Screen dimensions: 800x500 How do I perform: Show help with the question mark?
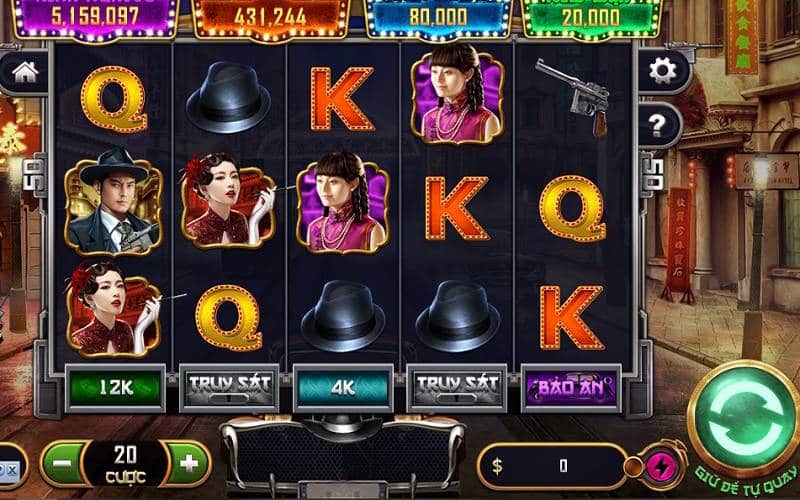coord(660,125)
